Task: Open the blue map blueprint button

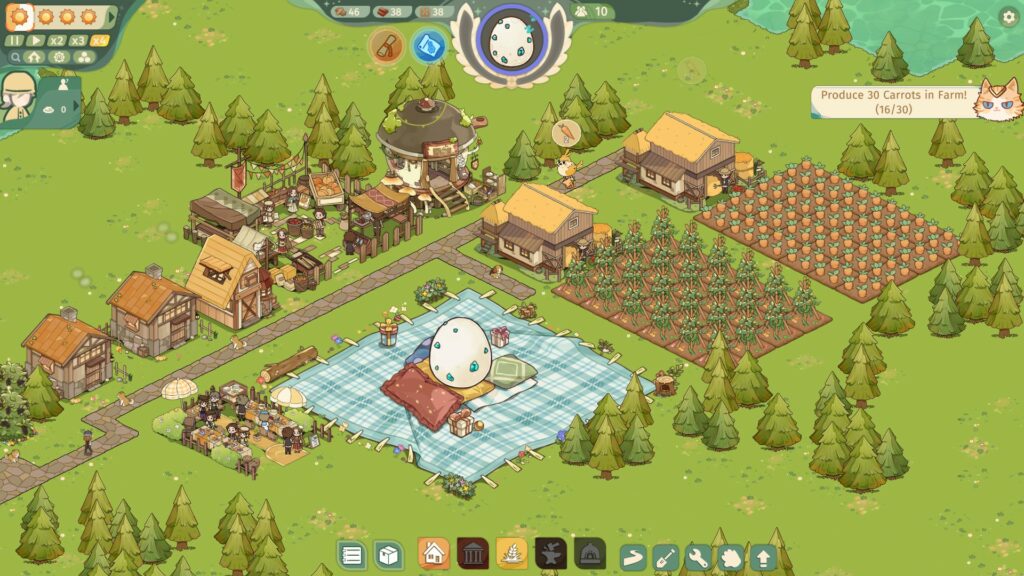Action: [430, 45]
